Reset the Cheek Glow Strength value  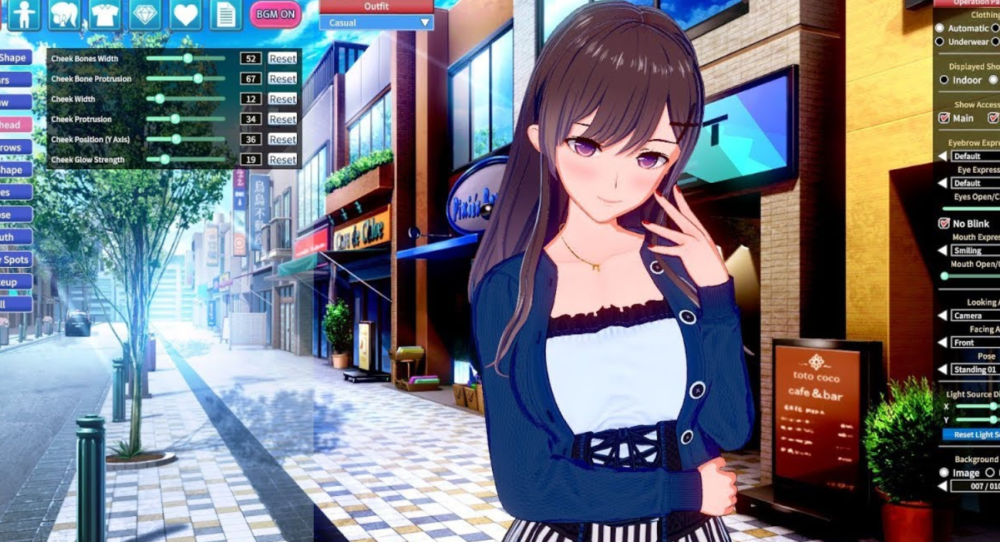click(x=282, y=159)
